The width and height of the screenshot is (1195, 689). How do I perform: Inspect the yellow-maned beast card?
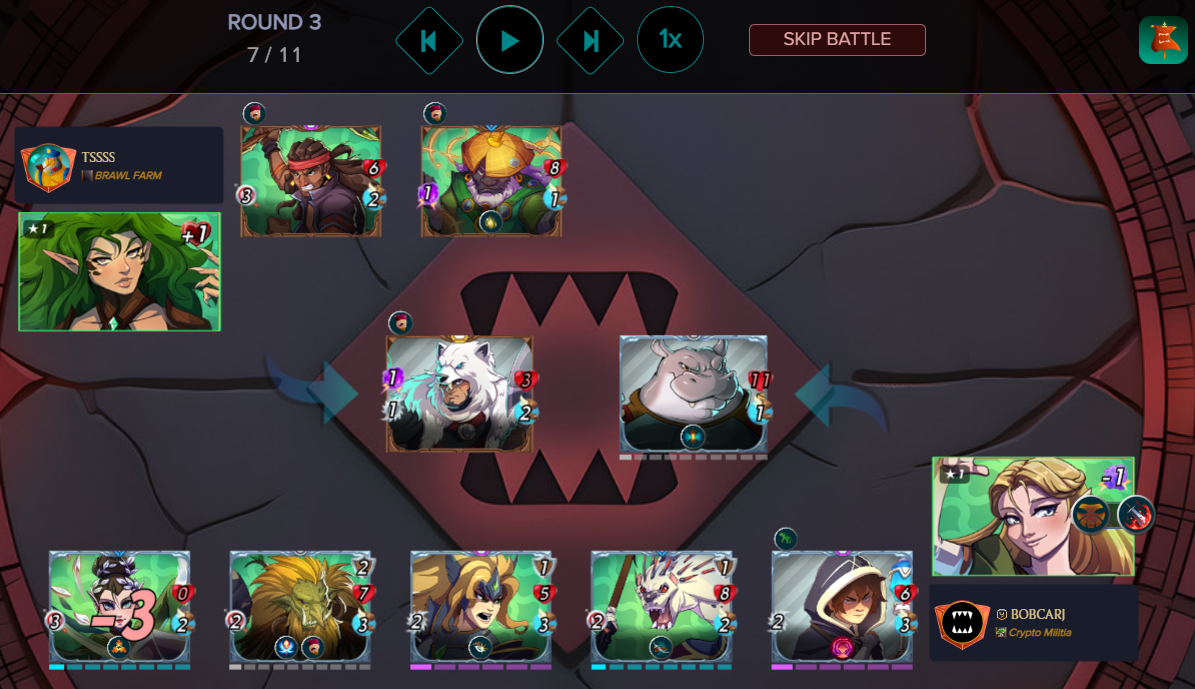tap(300, 607)
